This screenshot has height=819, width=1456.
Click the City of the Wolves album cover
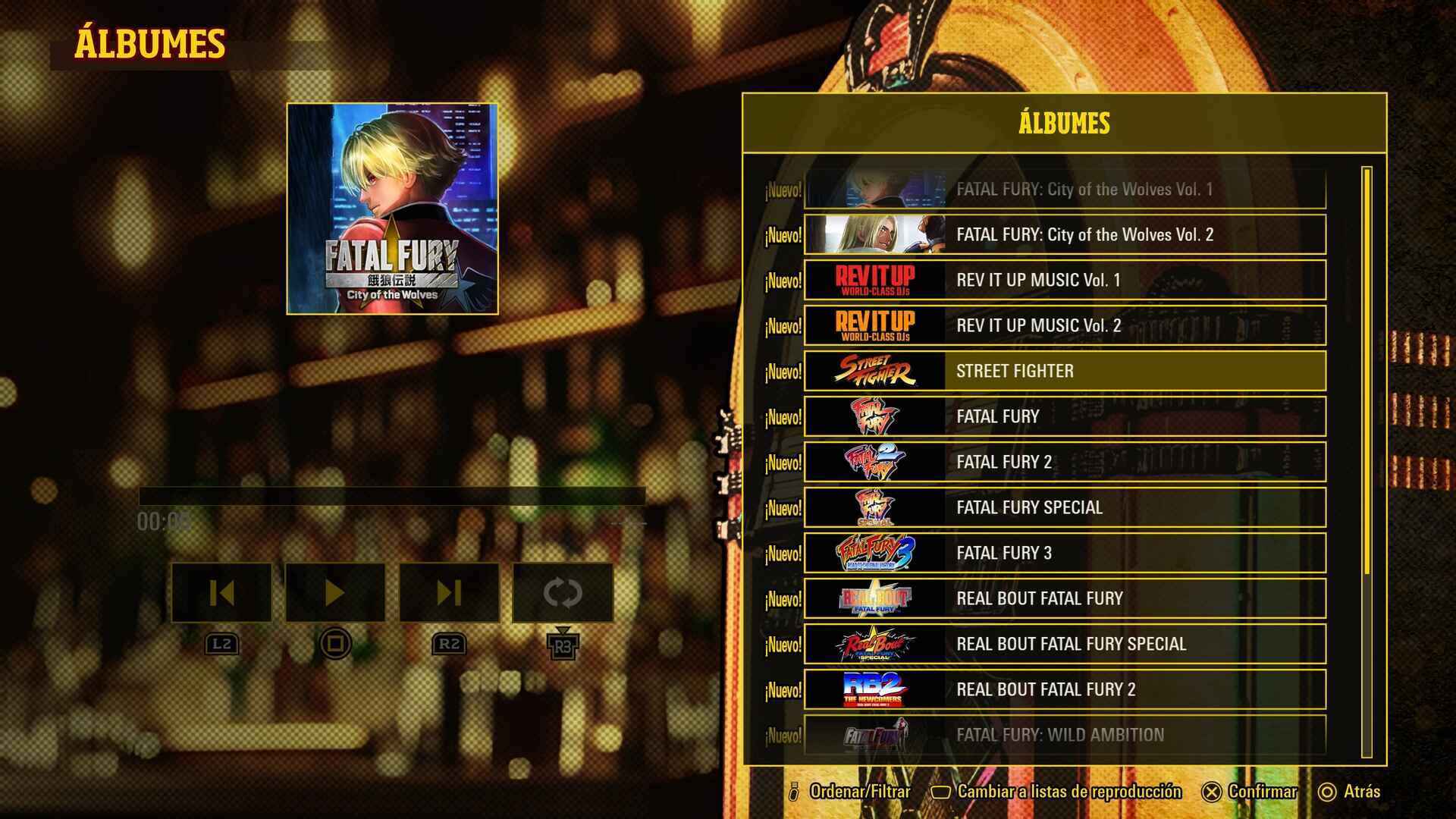pos(392,209)
